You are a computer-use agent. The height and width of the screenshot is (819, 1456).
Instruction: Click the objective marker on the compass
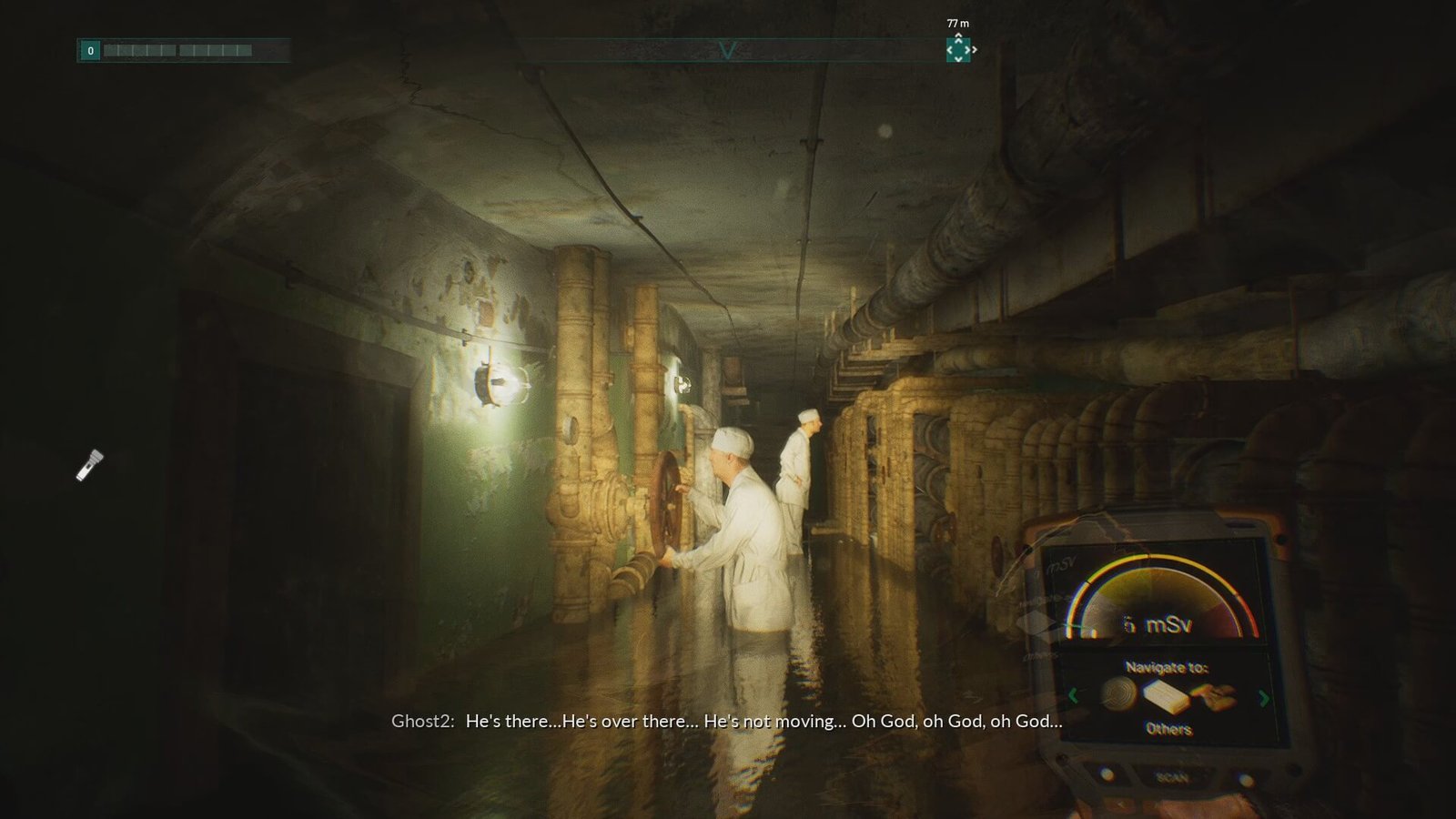958,49
